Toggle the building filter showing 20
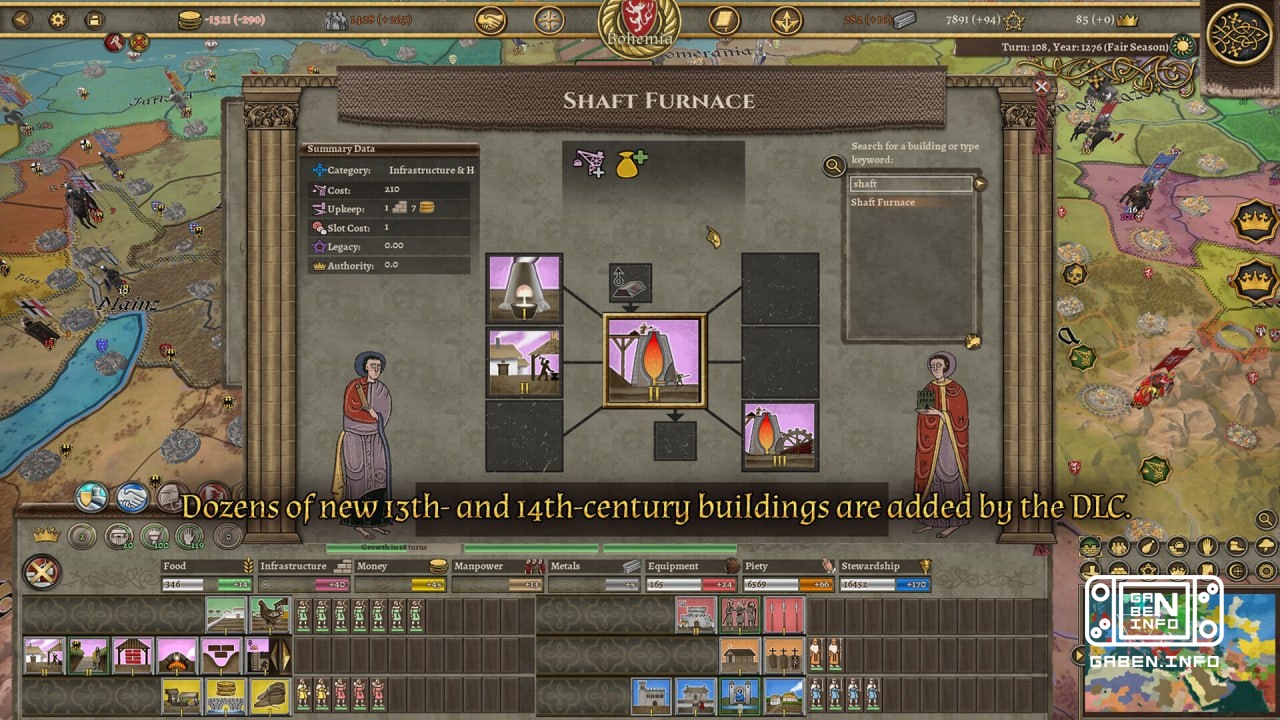 118,537
